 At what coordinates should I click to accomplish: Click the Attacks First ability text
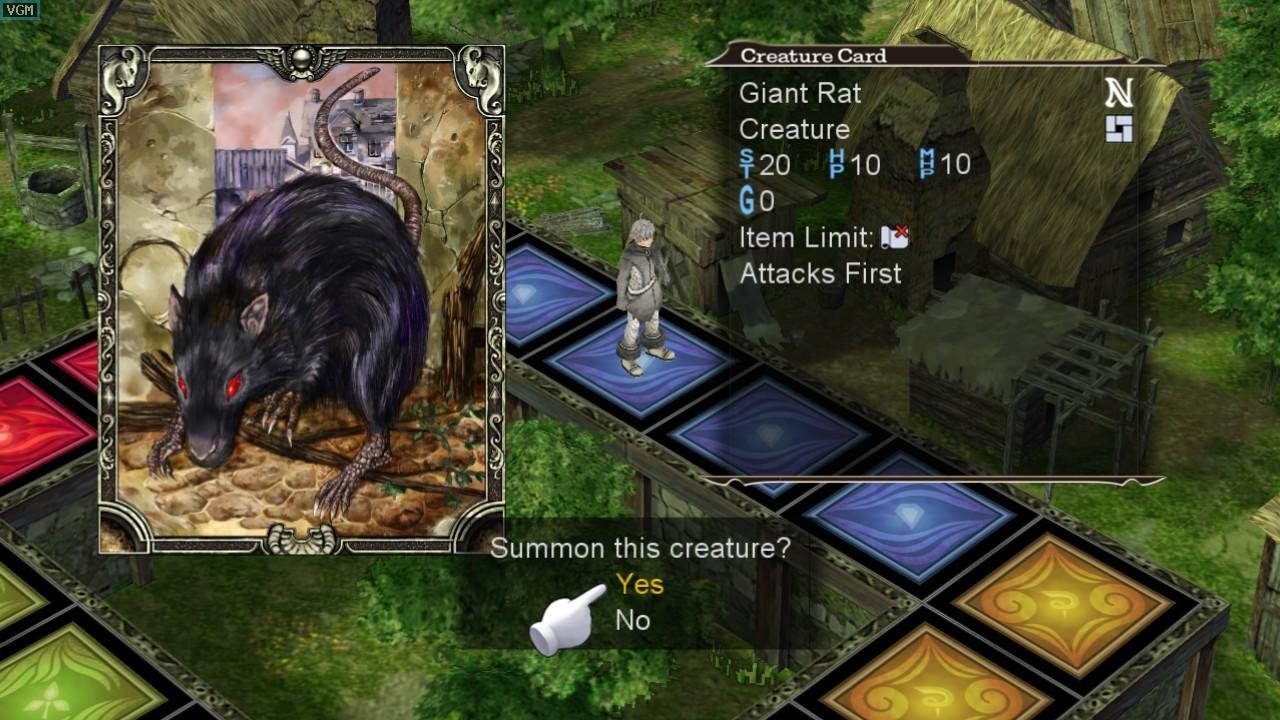820,273
